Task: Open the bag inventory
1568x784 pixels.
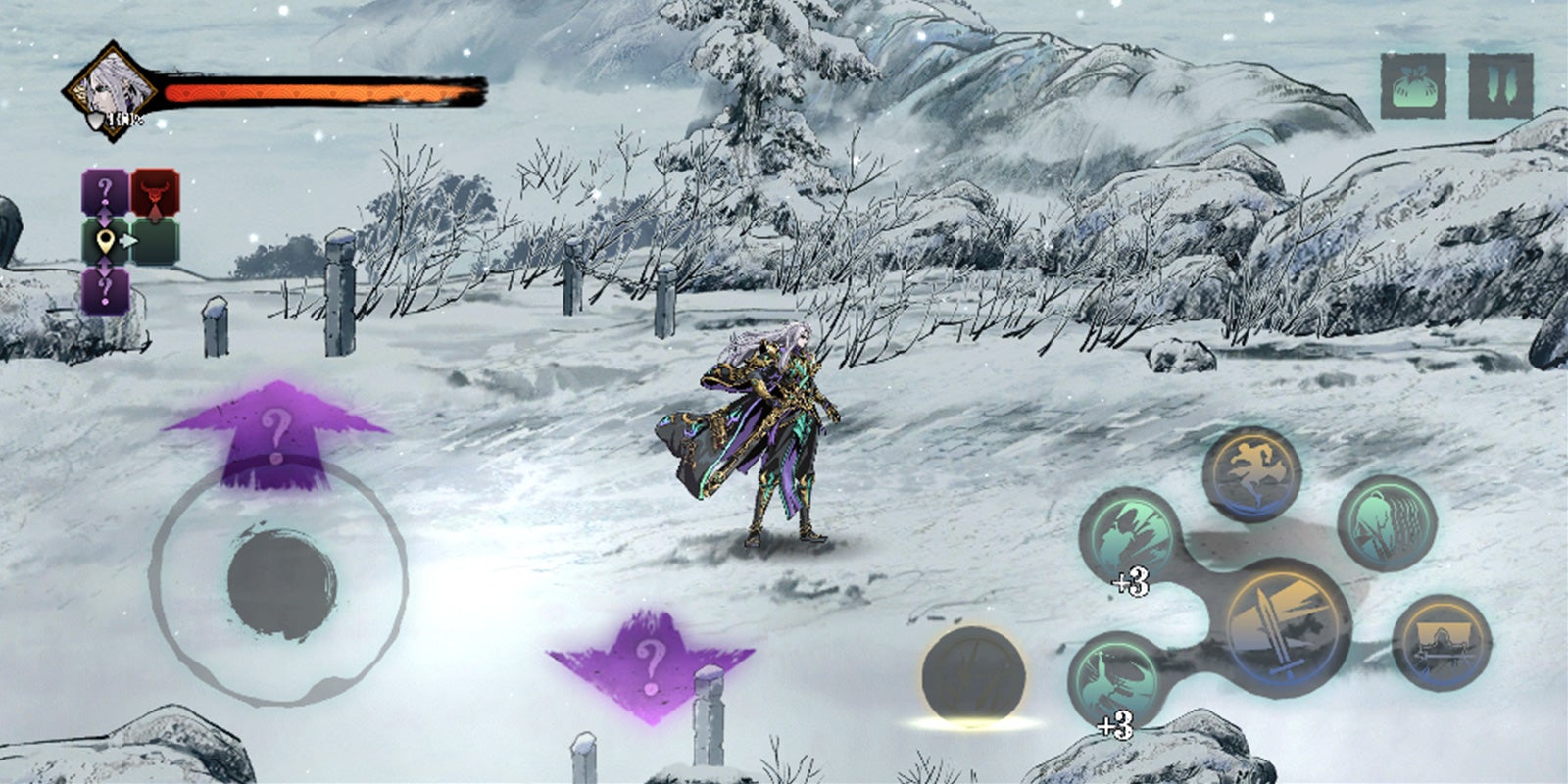Action: 1413,86
